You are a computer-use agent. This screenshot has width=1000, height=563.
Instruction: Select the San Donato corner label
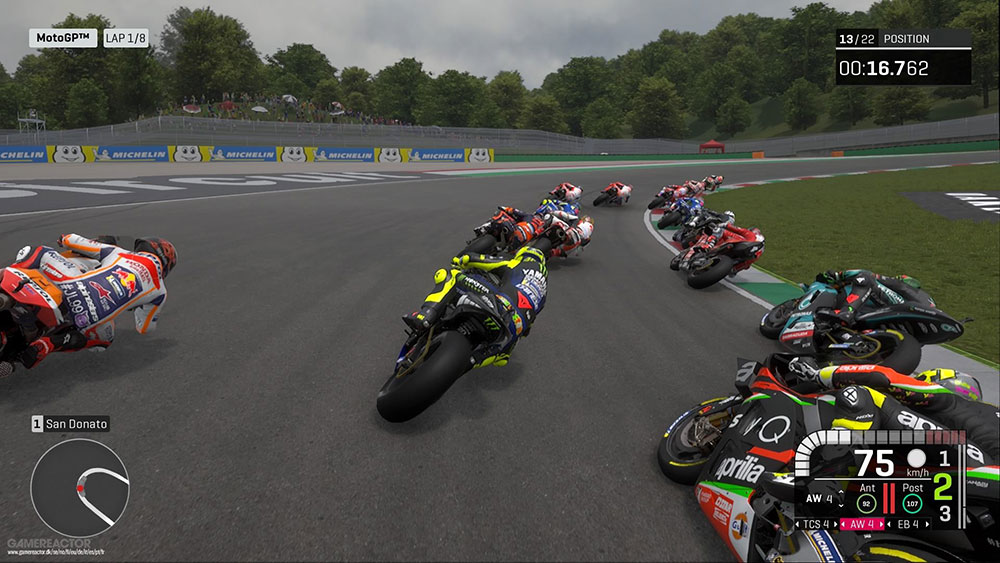click(70, 424)
